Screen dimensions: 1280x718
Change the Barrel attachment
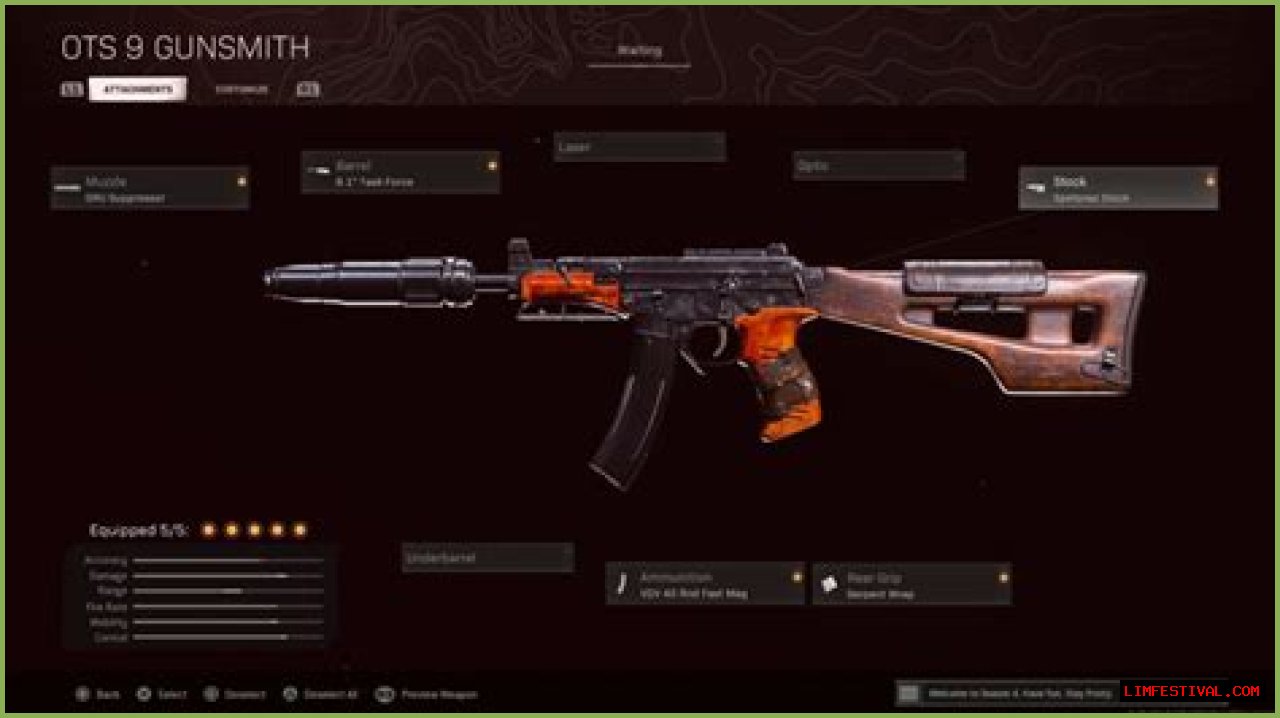[x=400, y=173]
